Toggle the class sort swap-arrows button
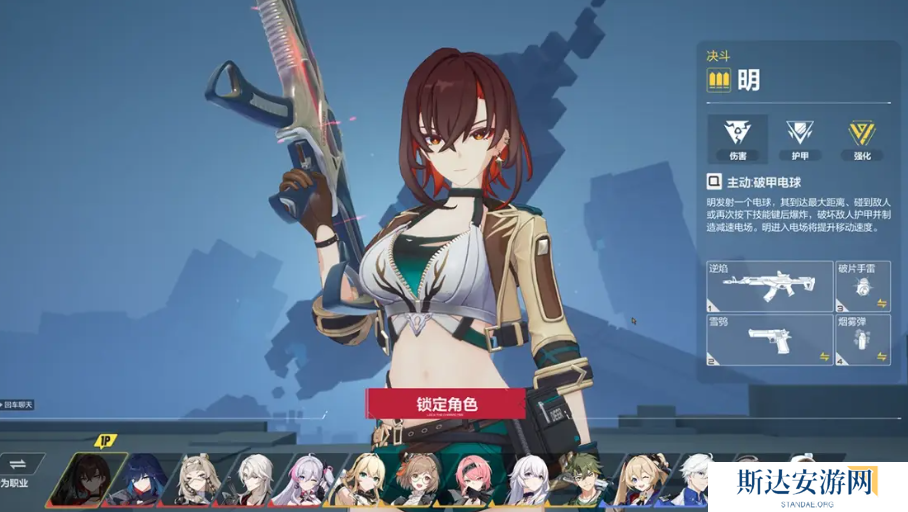Screen dimensions: 908x512 19,463
